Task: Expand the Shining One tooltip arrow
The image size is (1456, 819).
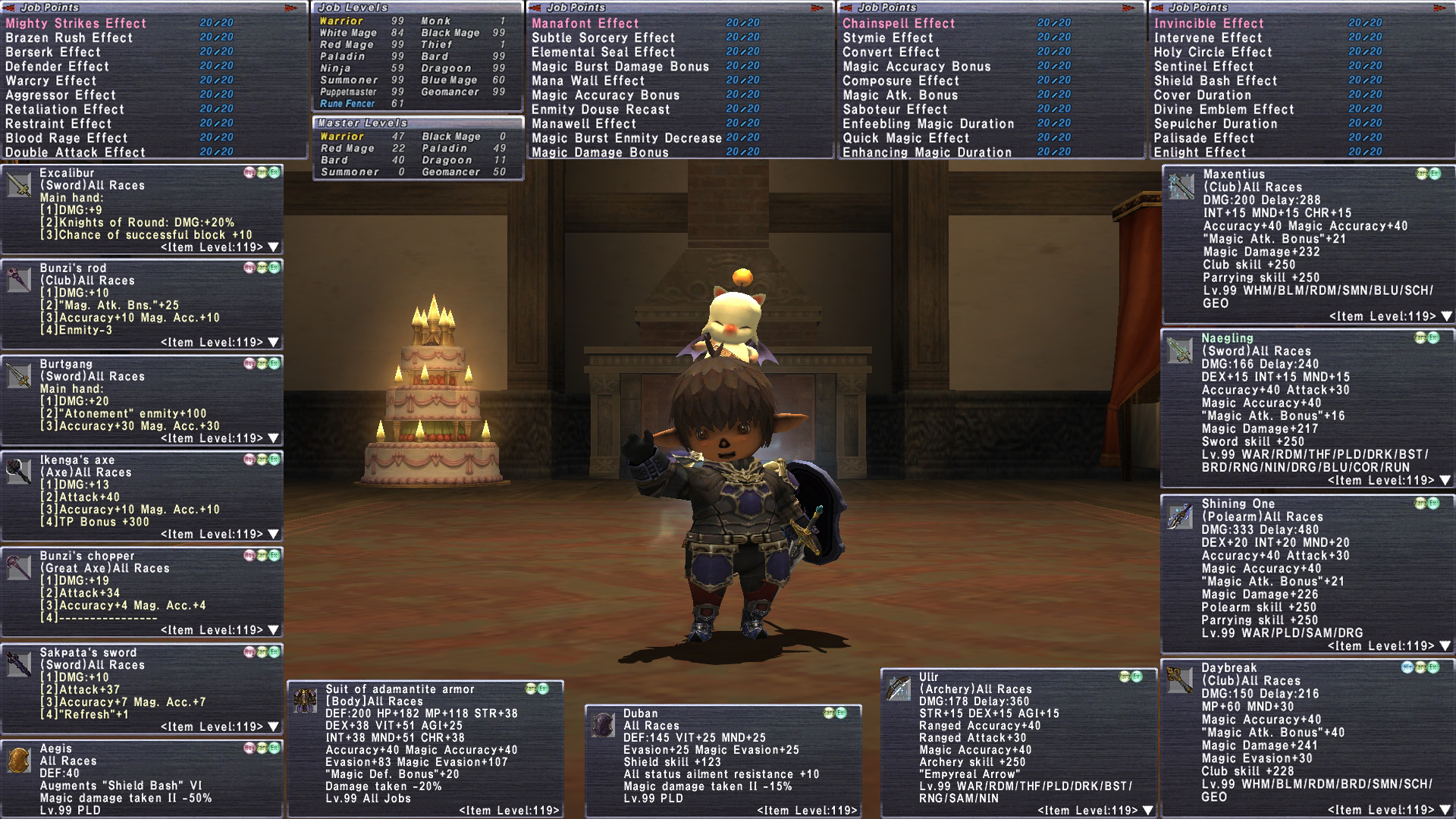Action: pos(1445,646)
